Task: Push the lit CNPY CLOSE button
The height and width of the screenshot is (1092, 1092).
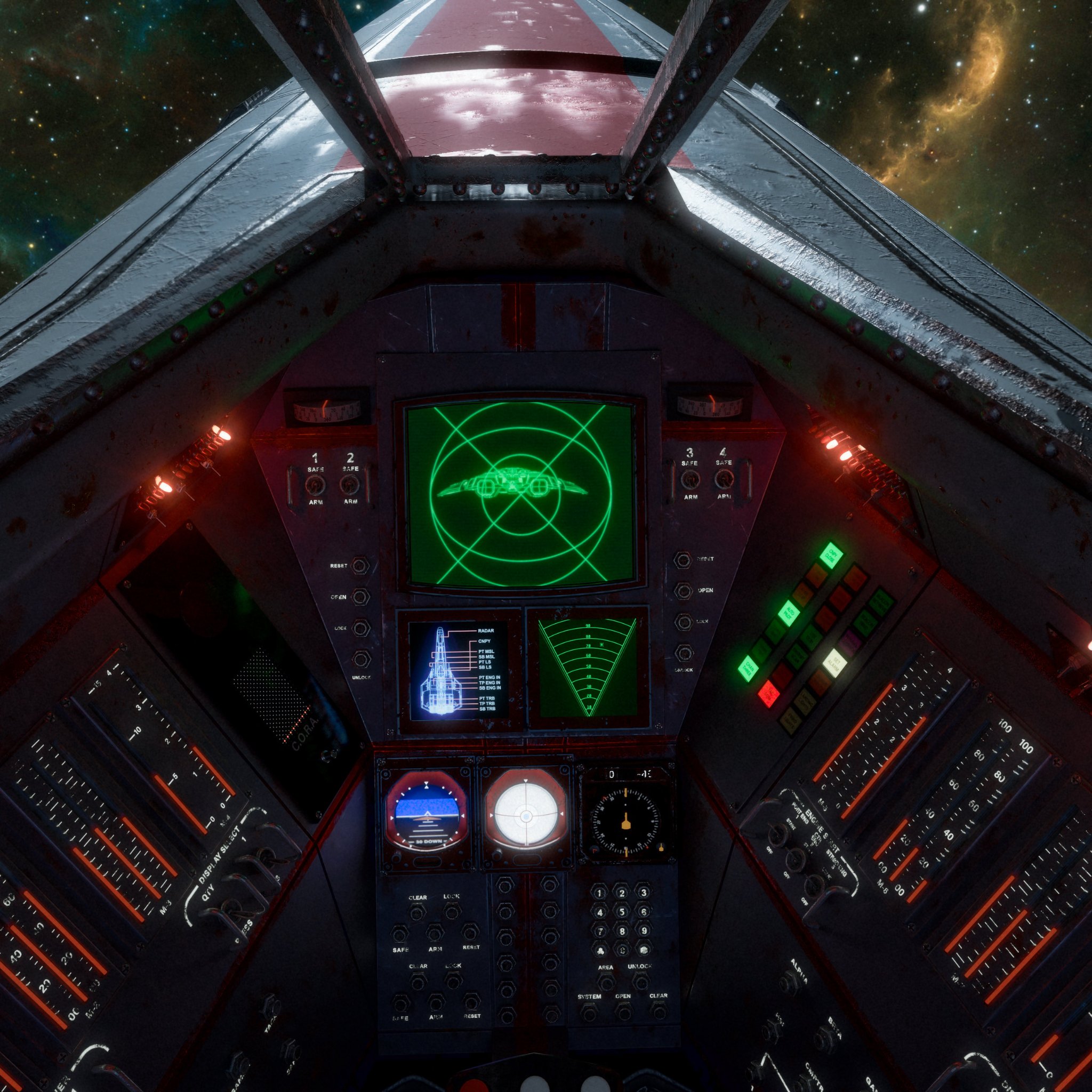Action: [831, 554]
